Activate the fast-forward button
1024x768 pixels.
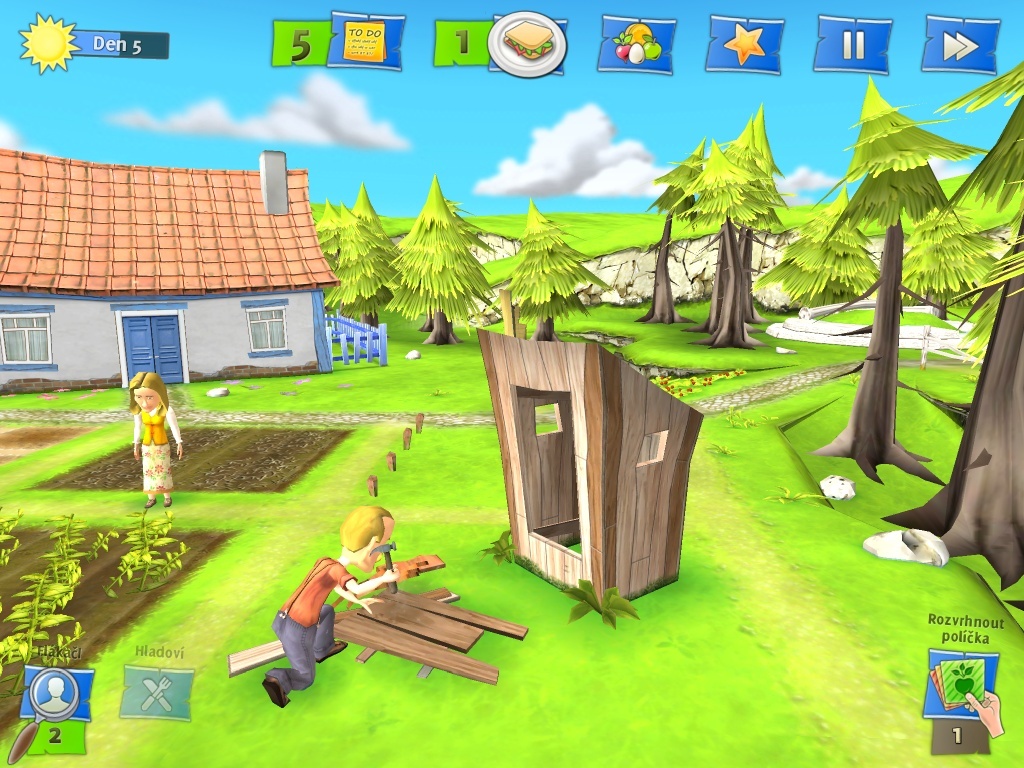click(x=960, y=45)
